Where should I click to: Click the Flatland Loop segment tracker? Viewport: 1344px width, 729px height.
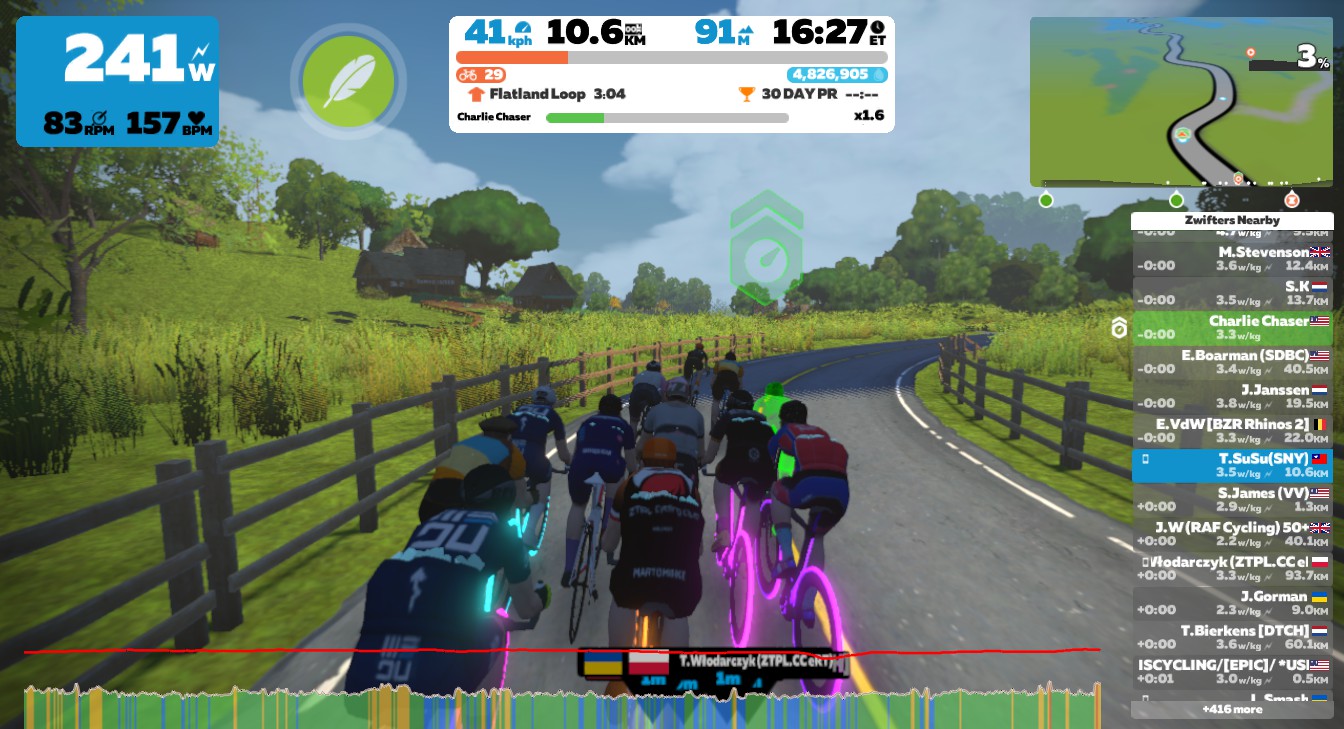pos(546,94)
